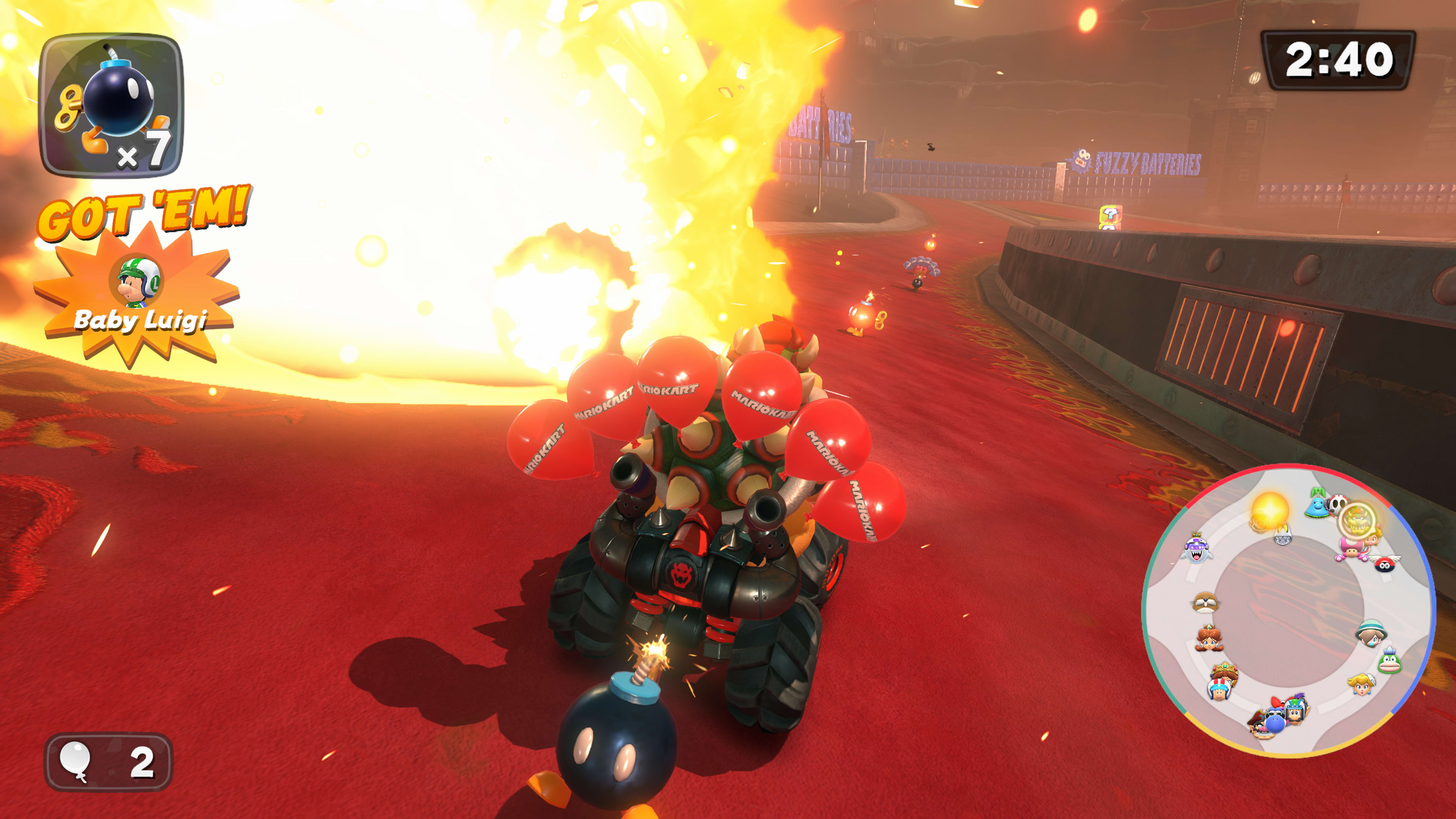Click the Monty Mole minimap icon
The height and width of the screenshot is (819, 1456).
pyautogui.click(x=1206, y=602)
